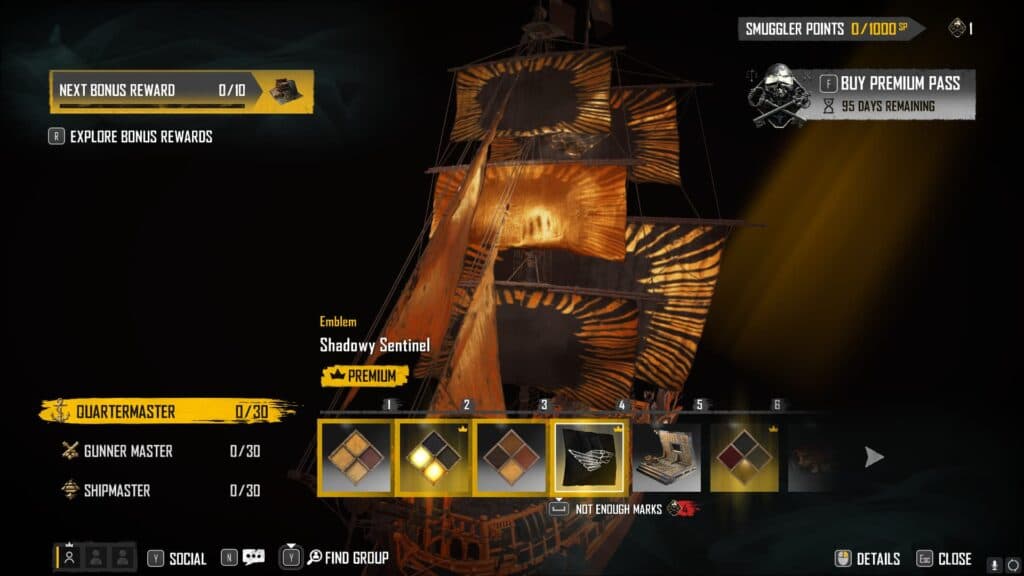
Task: Select the furniture structure reward tile
Action: (x=666, y=457)
